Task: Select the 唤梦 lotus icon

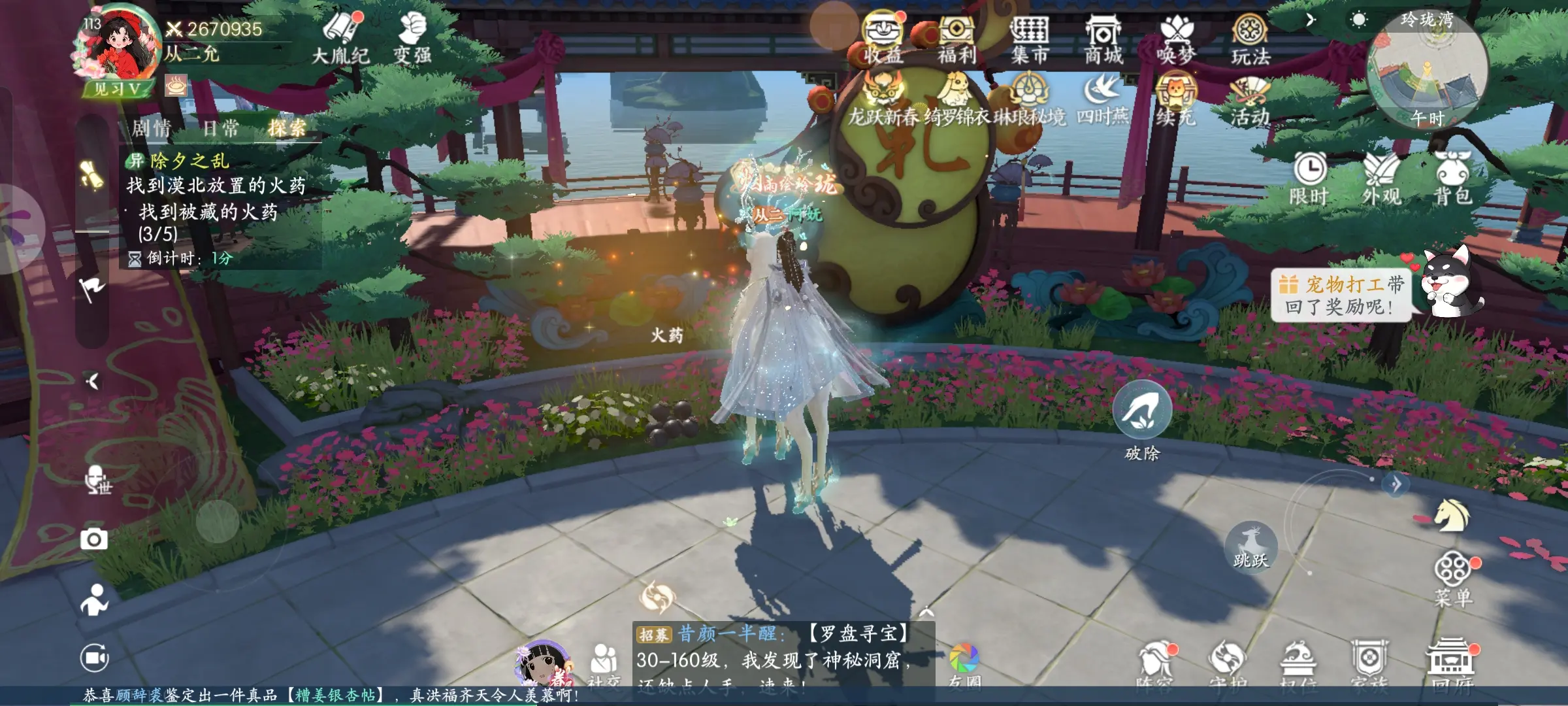Action: pyautogui.click(x=1177, y=38)
